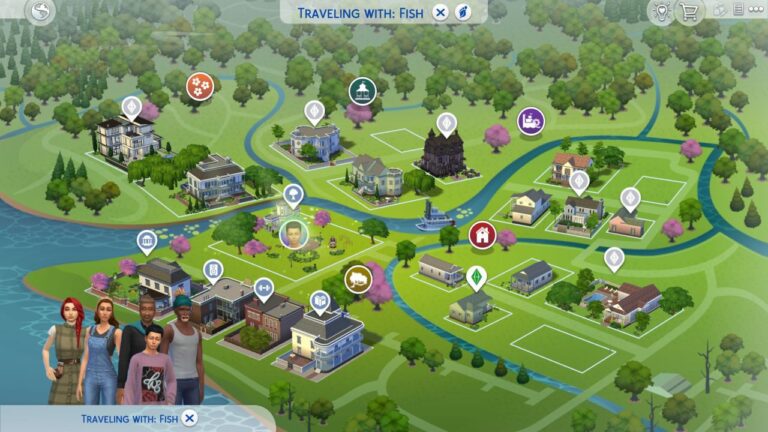768x432 pixels.
Task: Dismiss the bottom Traveling with Fish banner
Action: (190, 418)
